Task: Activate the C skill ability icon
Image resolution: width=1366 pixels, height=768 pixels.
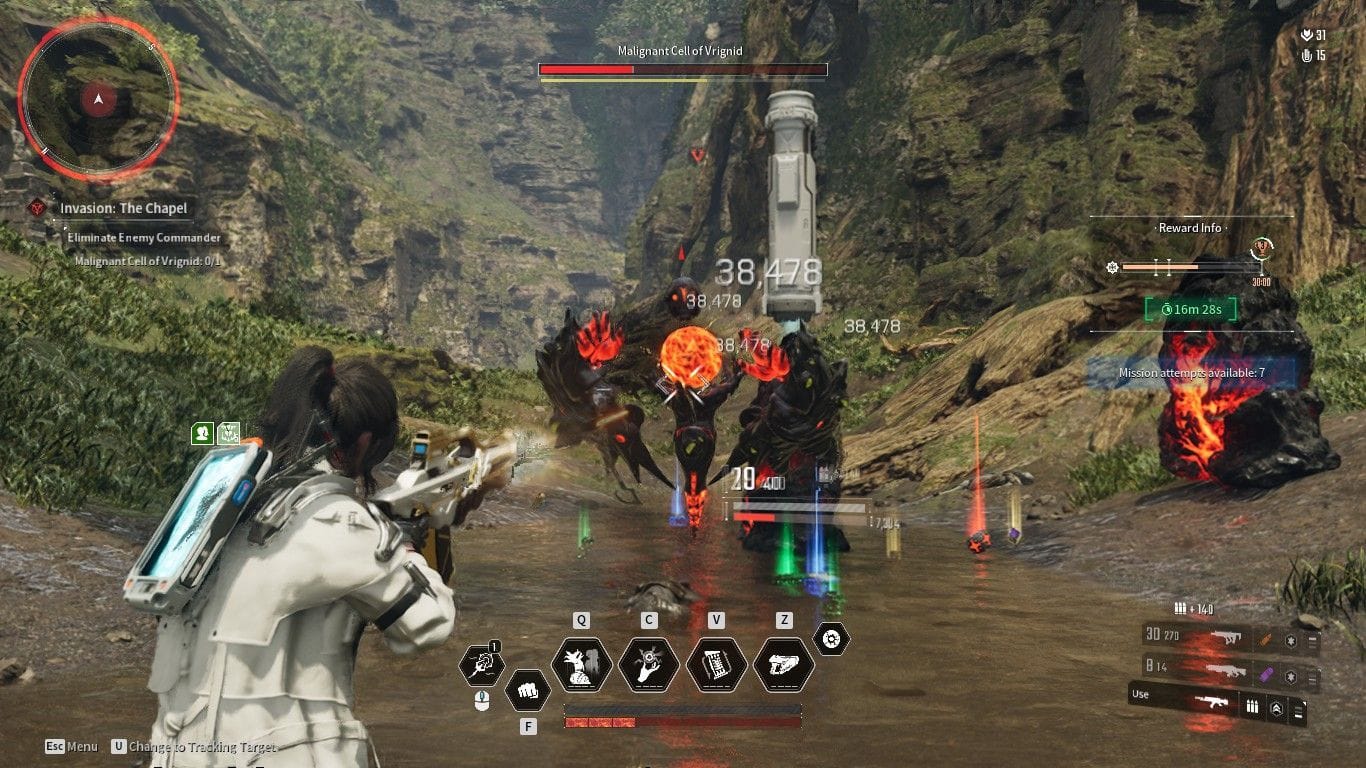Action: [x=649, y=664]
